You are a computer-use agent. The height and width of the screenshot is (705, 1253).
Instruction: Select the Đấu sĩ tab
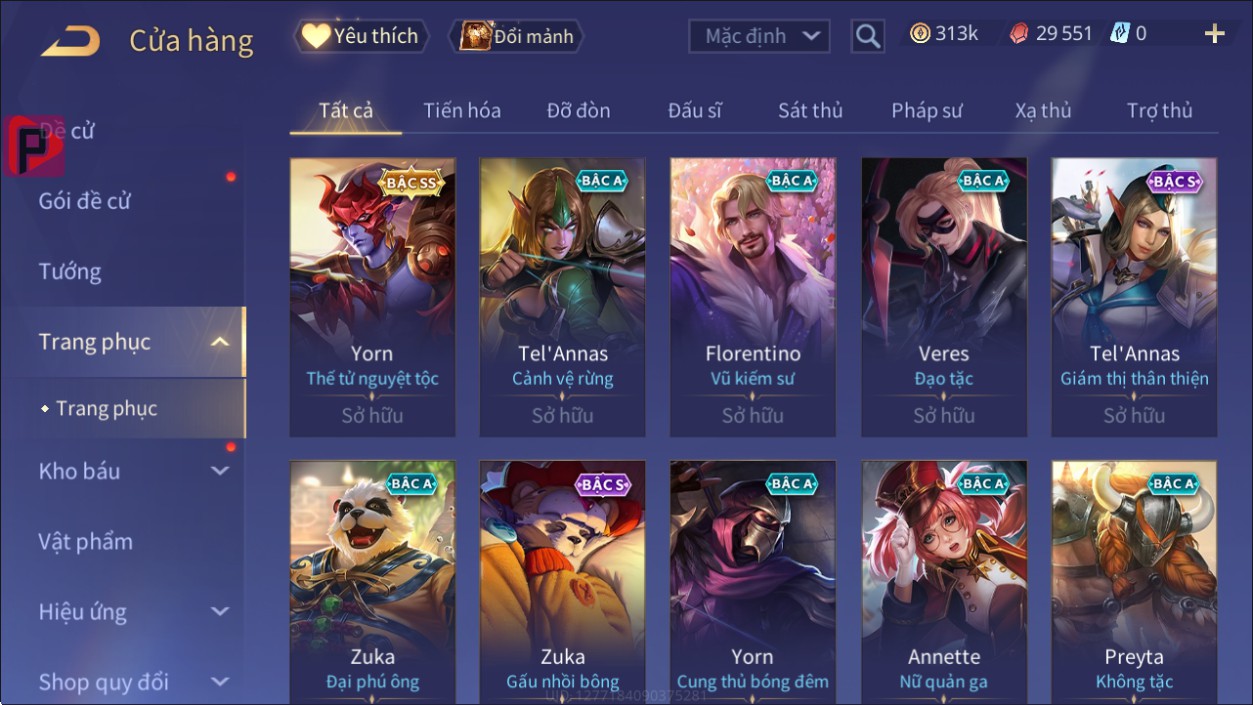click(x=695, y=111)
